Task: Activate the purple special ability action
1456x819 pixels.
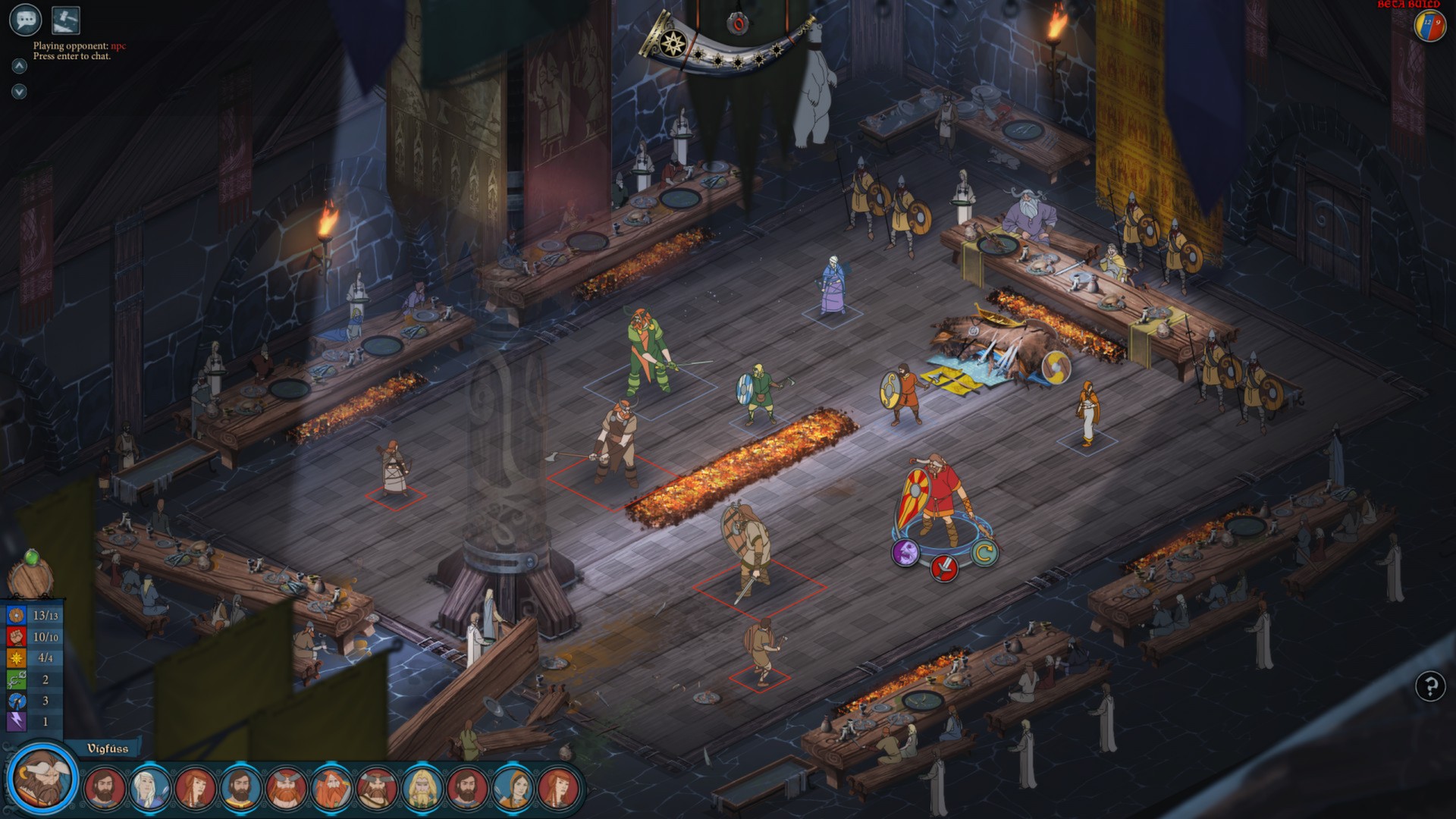Action: coord(905,554)
